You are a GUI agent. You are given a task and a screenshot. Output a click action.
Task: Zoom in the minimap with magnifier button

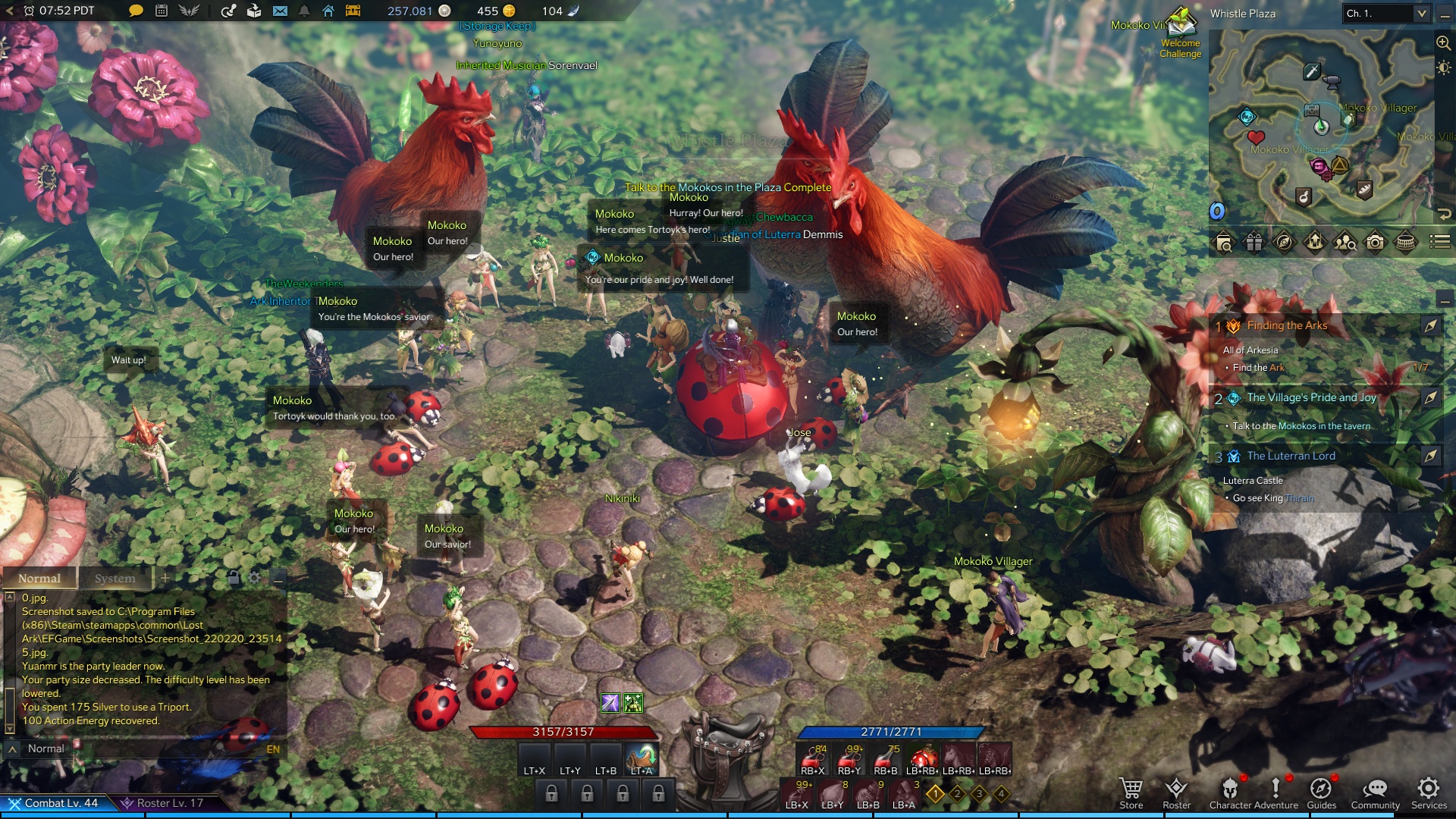click(x=1443, y=42)
